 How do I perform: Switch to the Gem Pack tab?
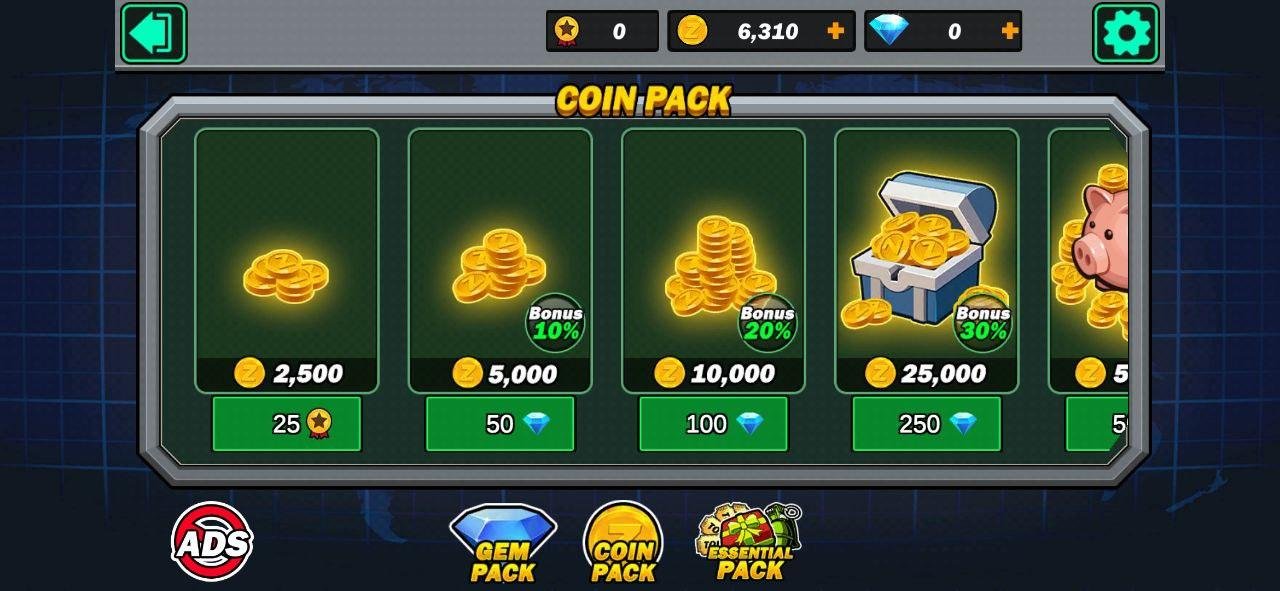click(502, 545)
